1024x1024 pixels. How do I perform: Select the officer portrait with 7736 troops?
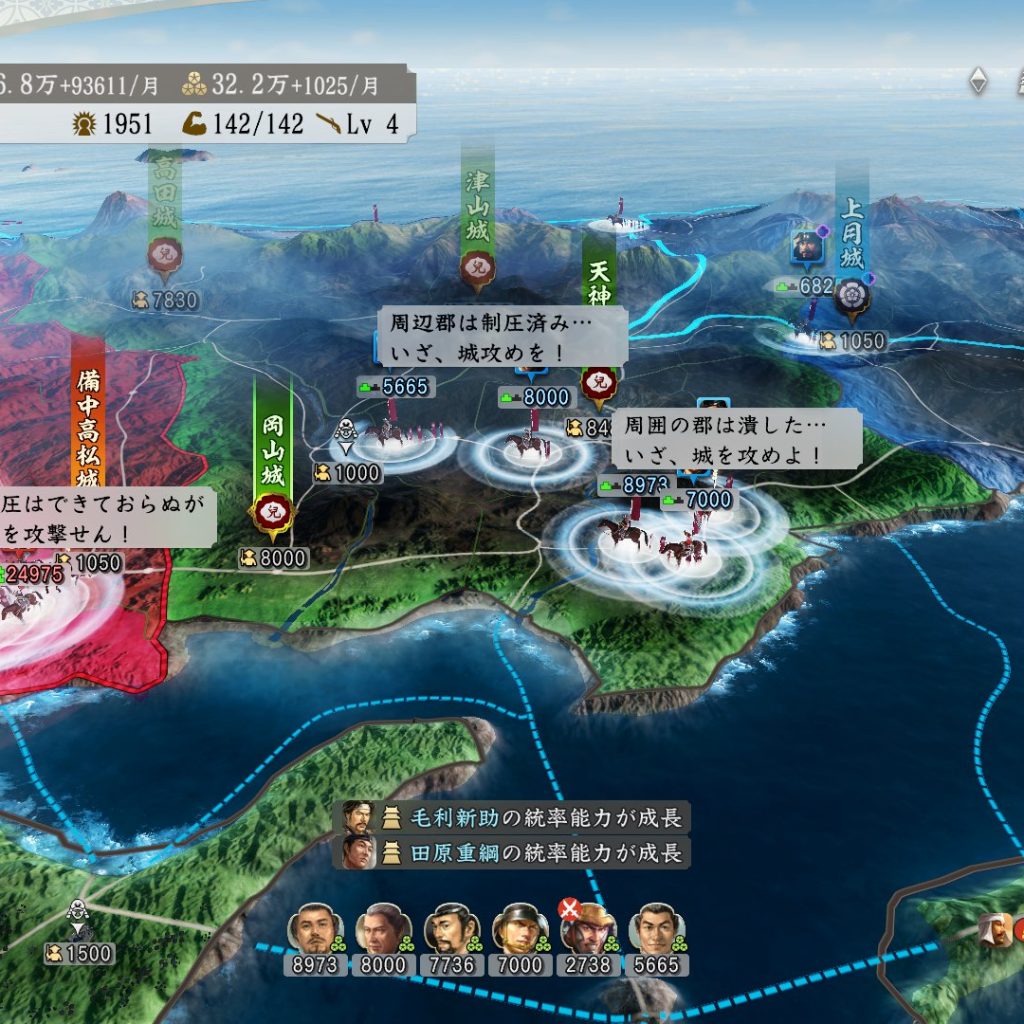pyautogui.click(x=451, y=932)
